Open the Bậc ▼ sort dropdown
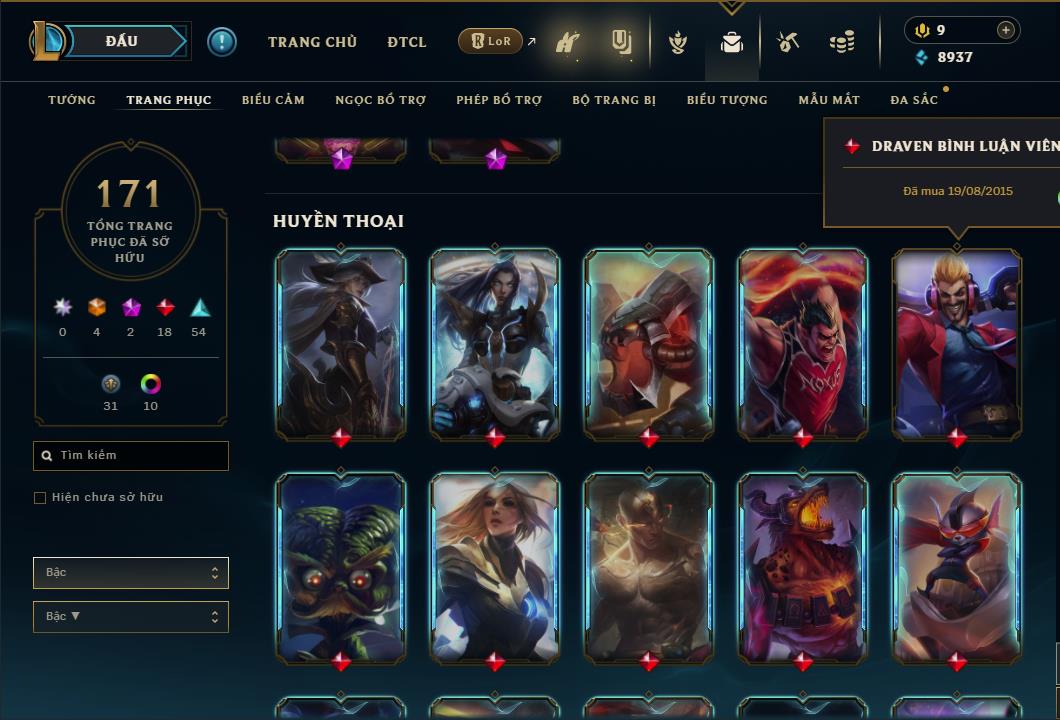1060x720 pixels. [x=131, y=617]
